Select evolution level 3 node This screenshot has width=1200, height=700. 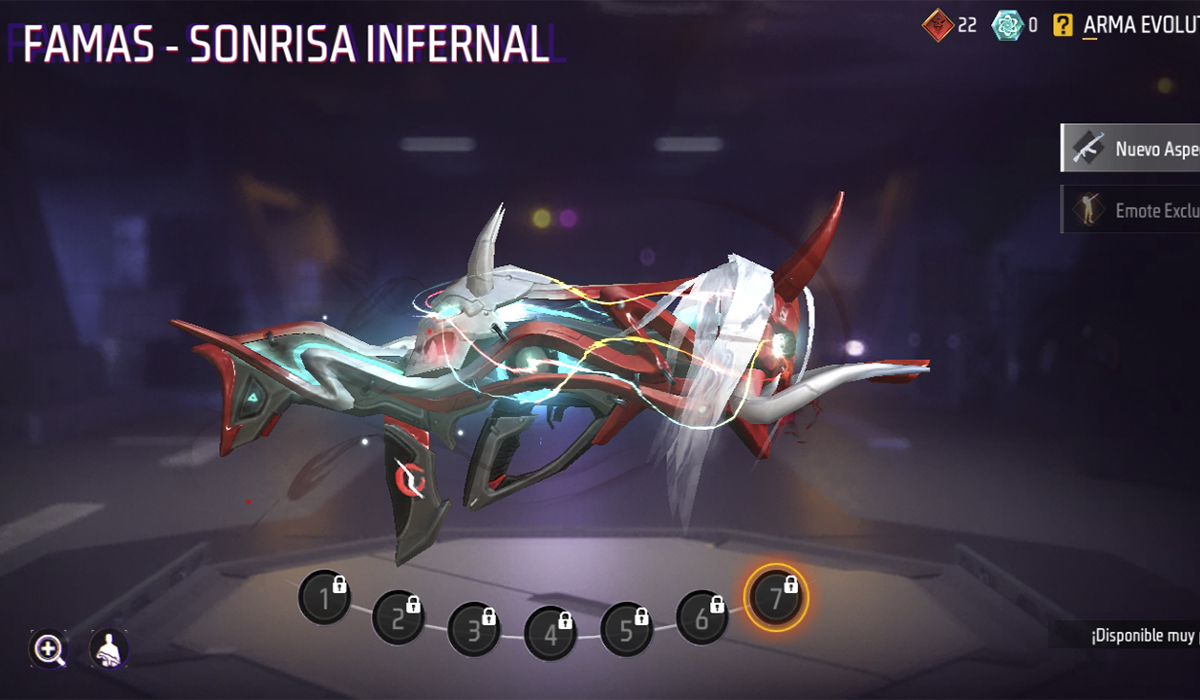(x=474, y=628)
